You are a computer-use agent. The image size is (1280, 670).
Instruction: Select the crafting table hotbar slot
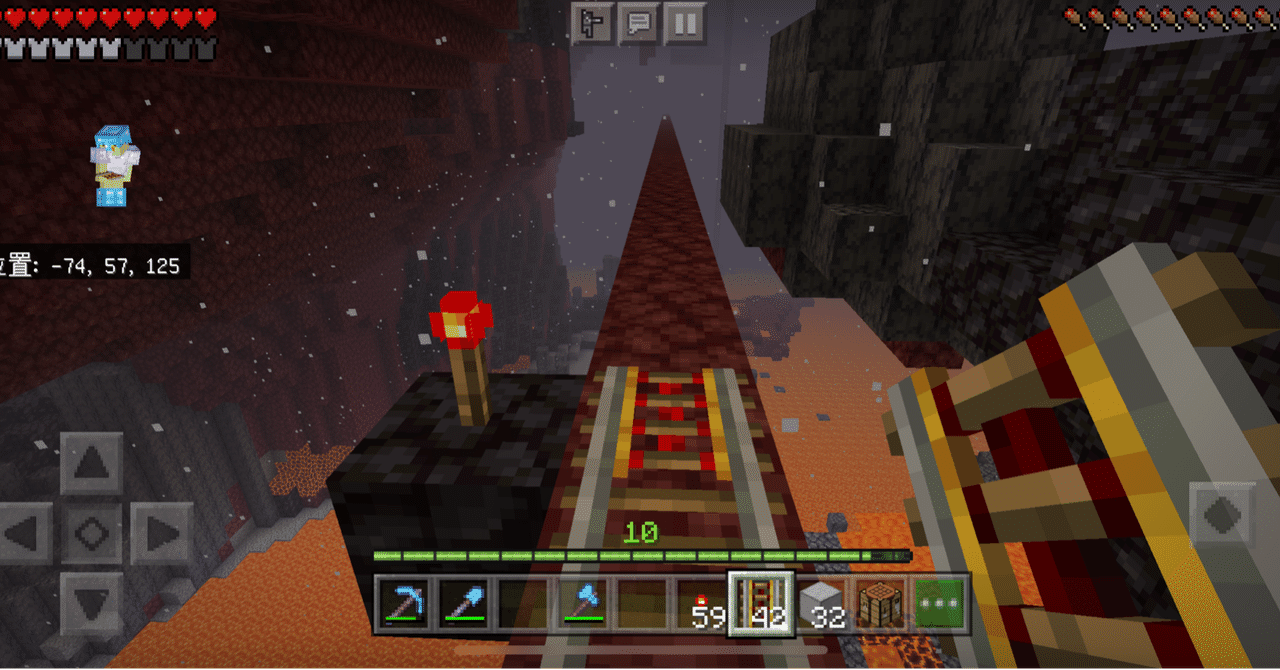[880, 603]
